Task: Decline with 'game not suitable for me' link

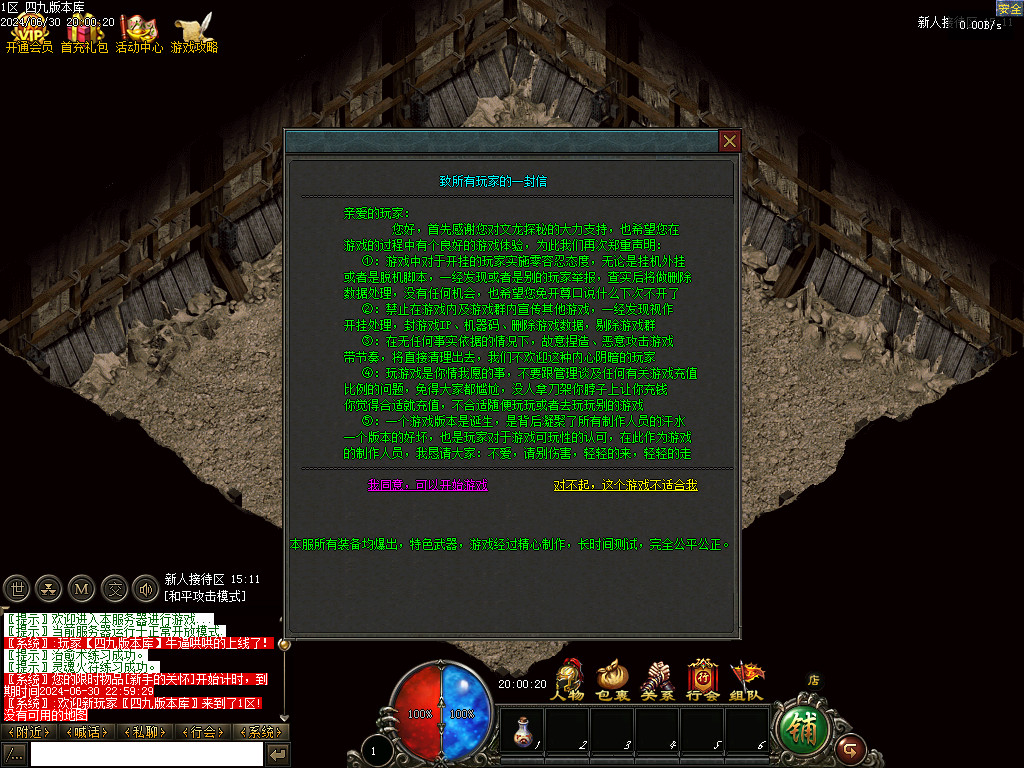Action: point(625,485)
